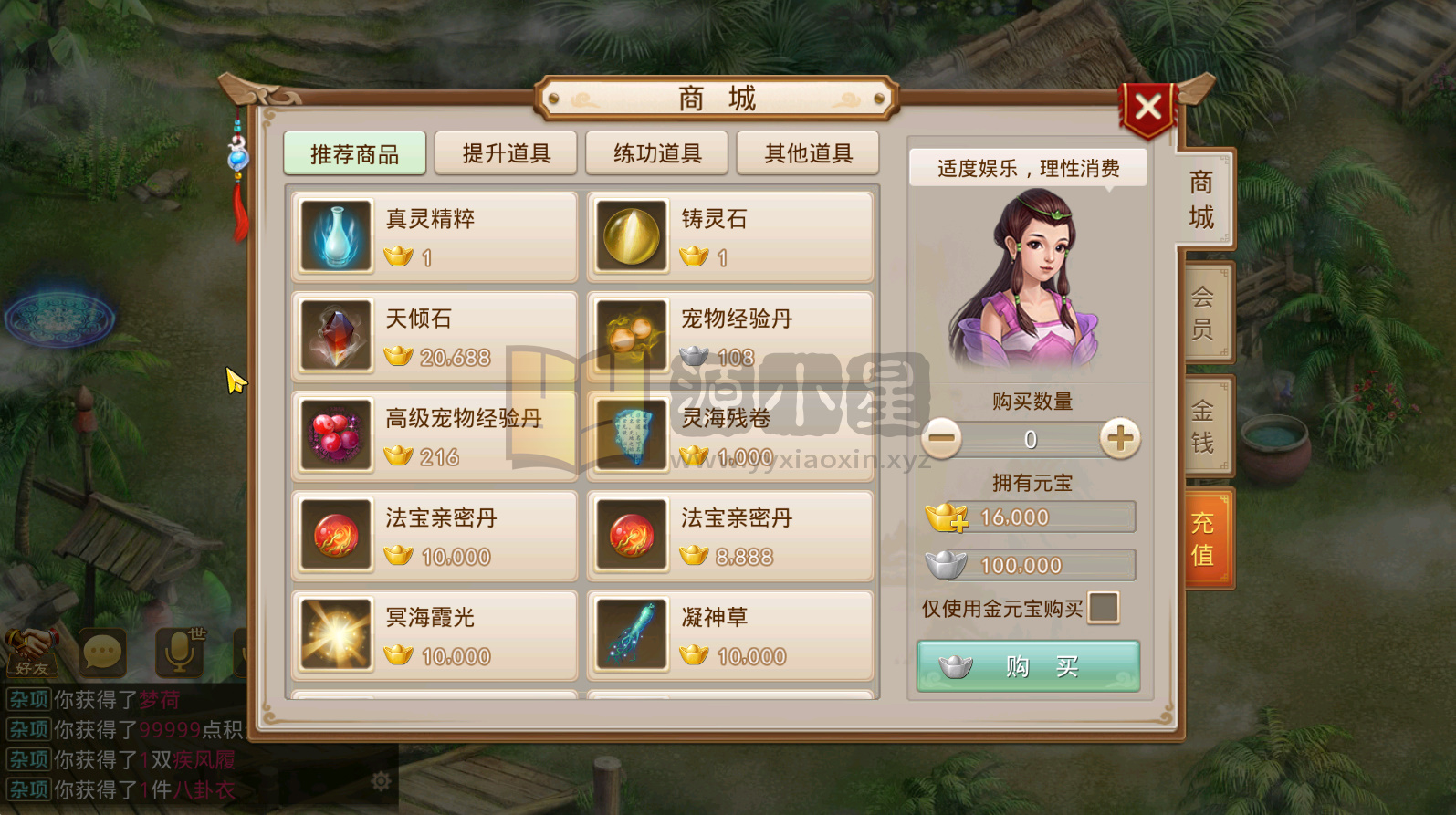This screenshot has height=815, width=1456.
Task: Click the 天倾石 crystal item icon
Action: 335,336
